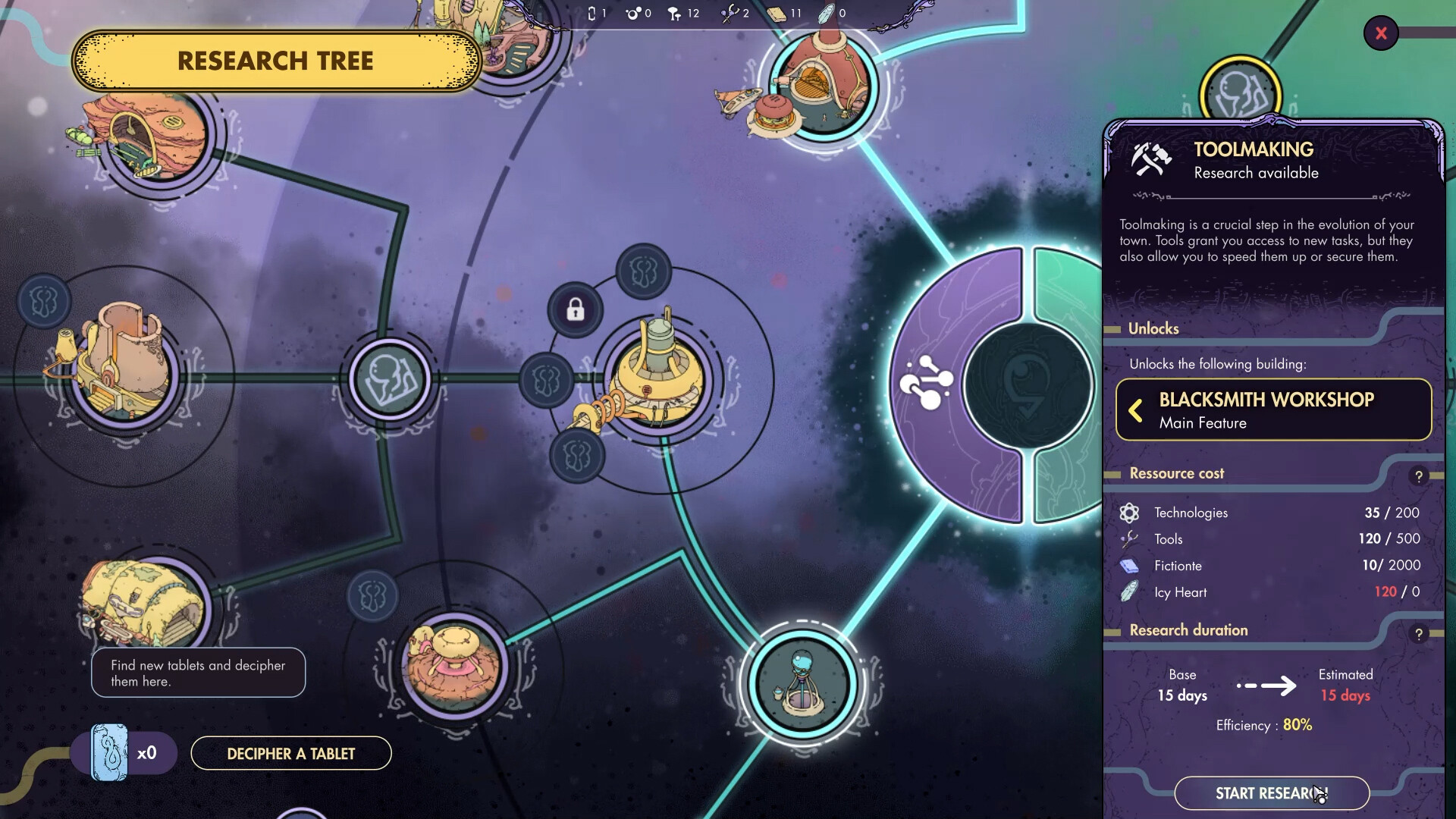Click the Icy Heart feather icon
The image size is (1456, 819).
click(x=1129, y=592)
